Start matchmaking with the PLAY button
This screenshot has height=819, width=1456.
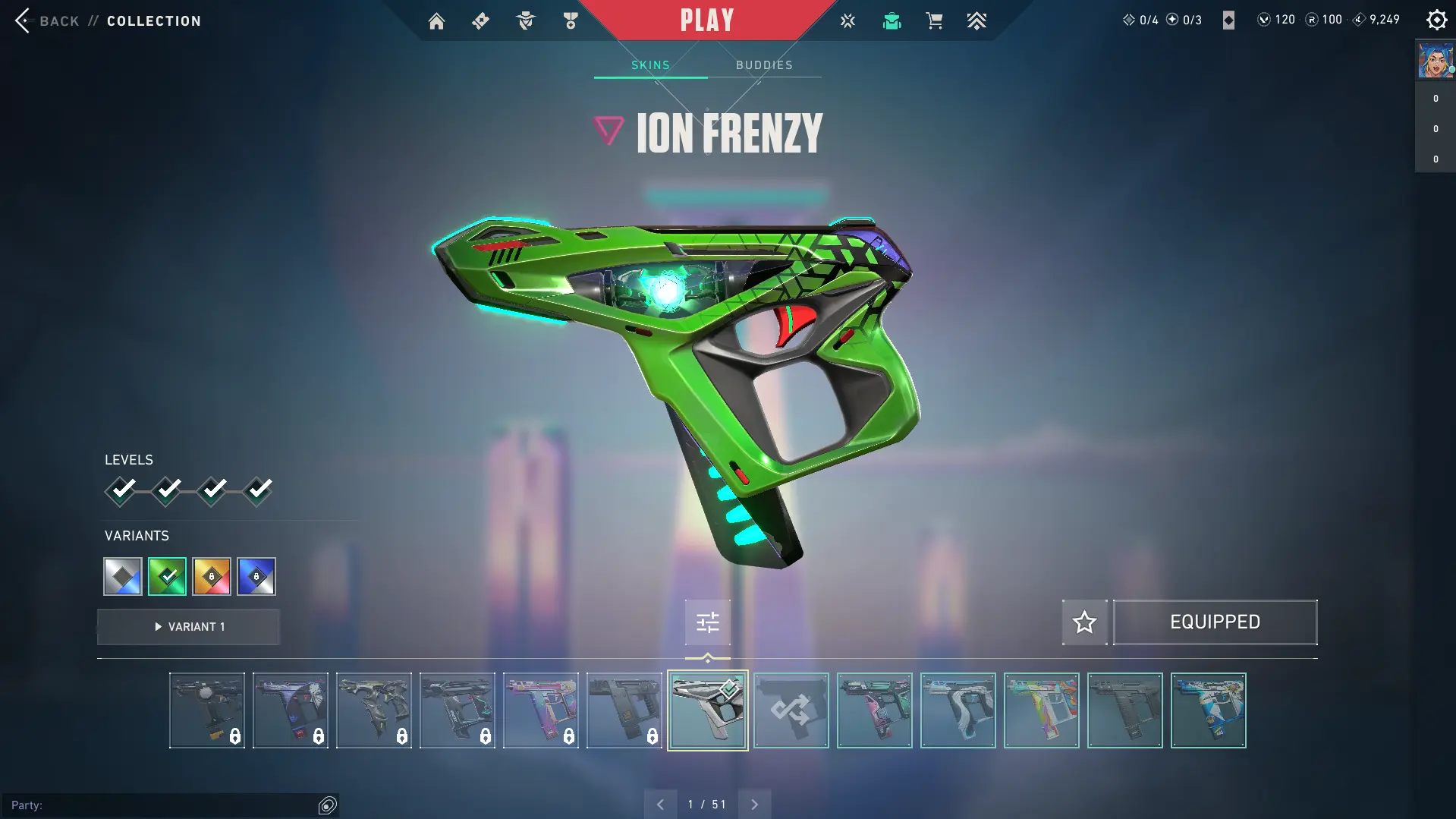pos(706,20)
